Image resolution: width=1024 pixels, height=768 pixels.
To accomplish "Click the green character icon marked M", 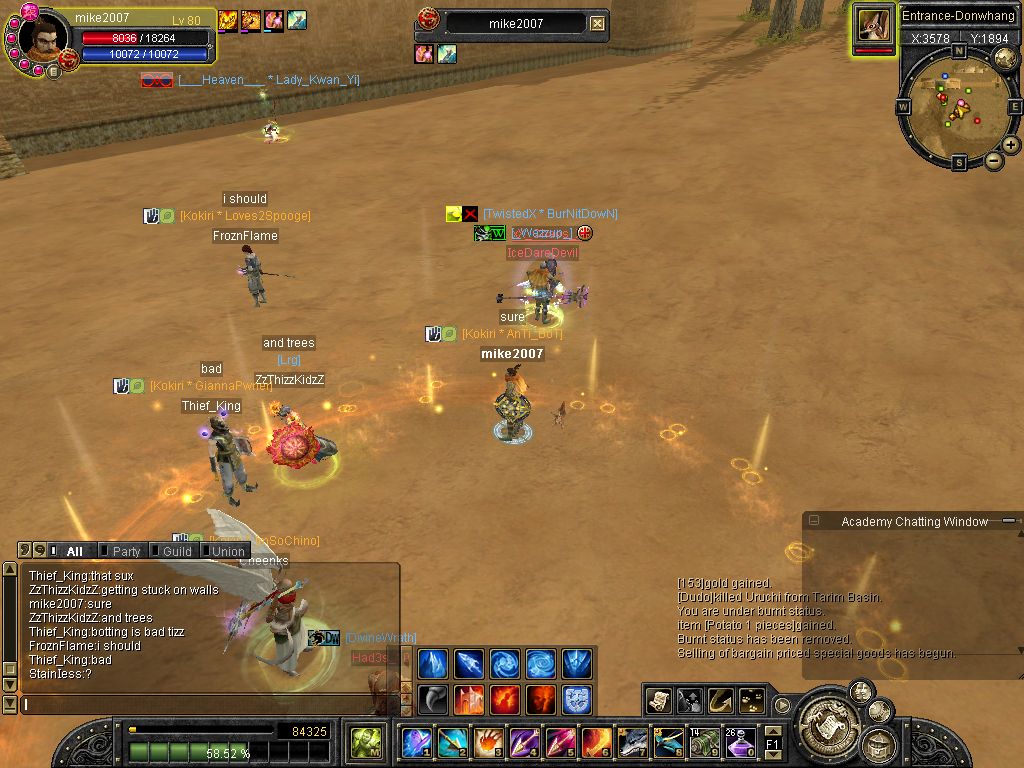I will (x=364, y=742).
